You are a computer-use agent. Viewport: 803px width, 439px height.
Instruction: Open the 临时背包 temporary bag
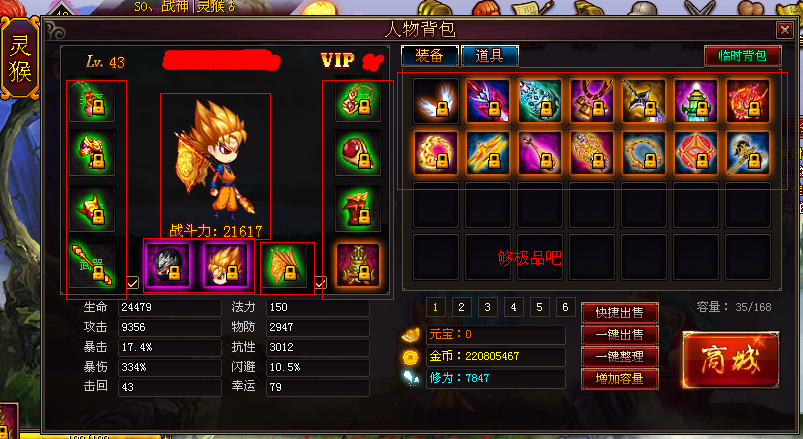(x=742, y=56)
